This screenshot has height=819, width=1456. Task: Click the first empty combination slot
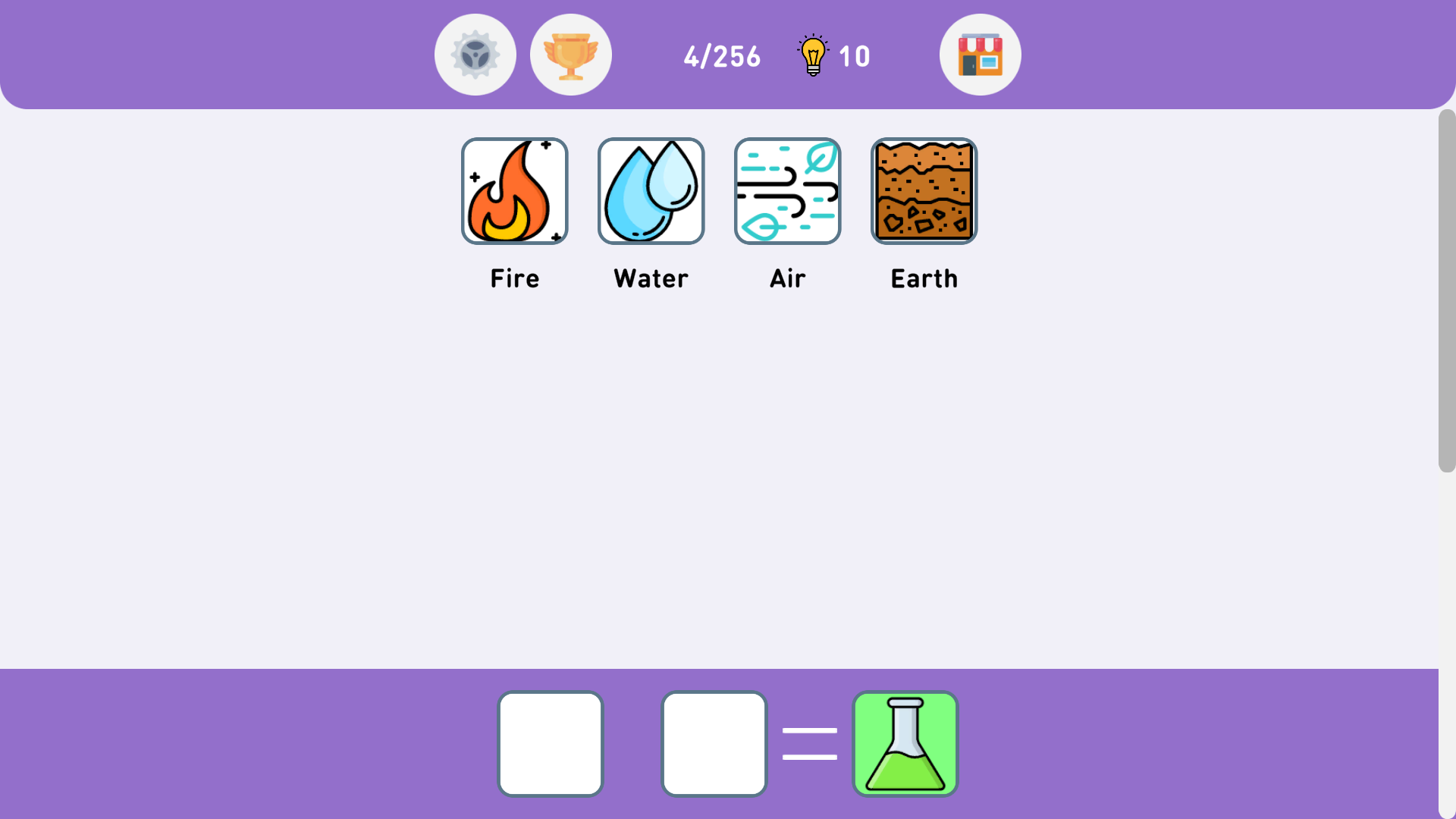[x=550, y=743]
